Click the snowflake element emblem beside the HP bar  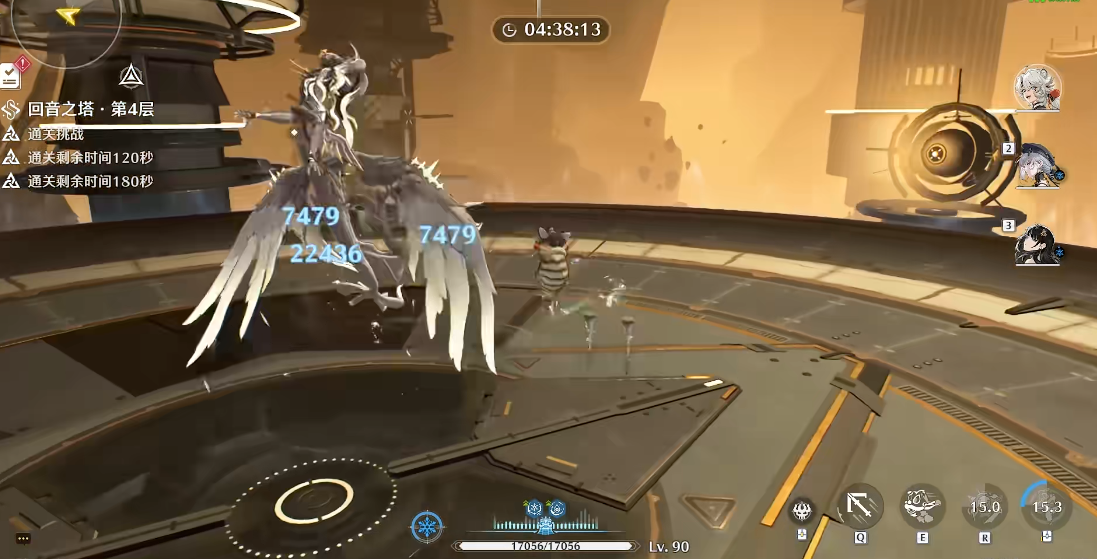pyautogui.click(x=427, y=526)
